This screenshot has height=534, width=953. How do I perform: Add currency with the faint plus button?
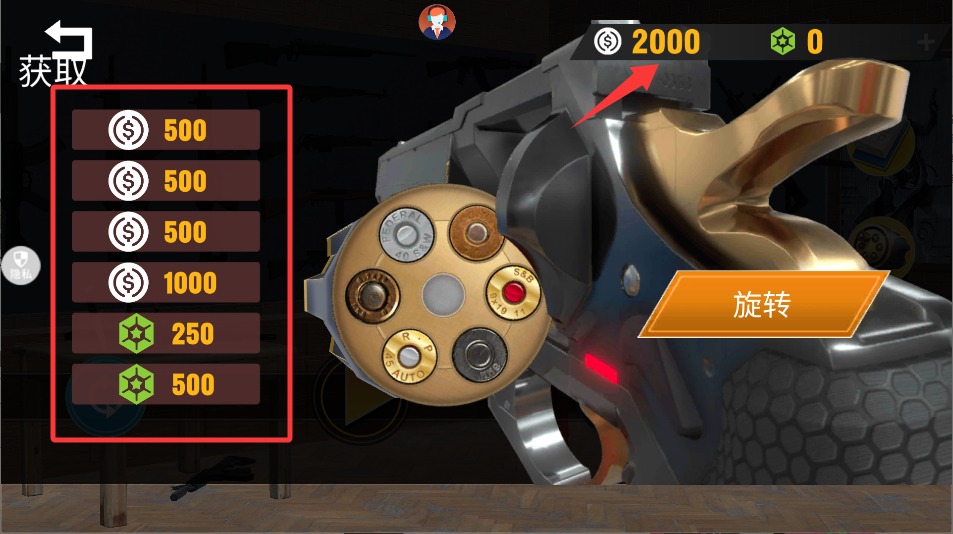coord(926,42)
